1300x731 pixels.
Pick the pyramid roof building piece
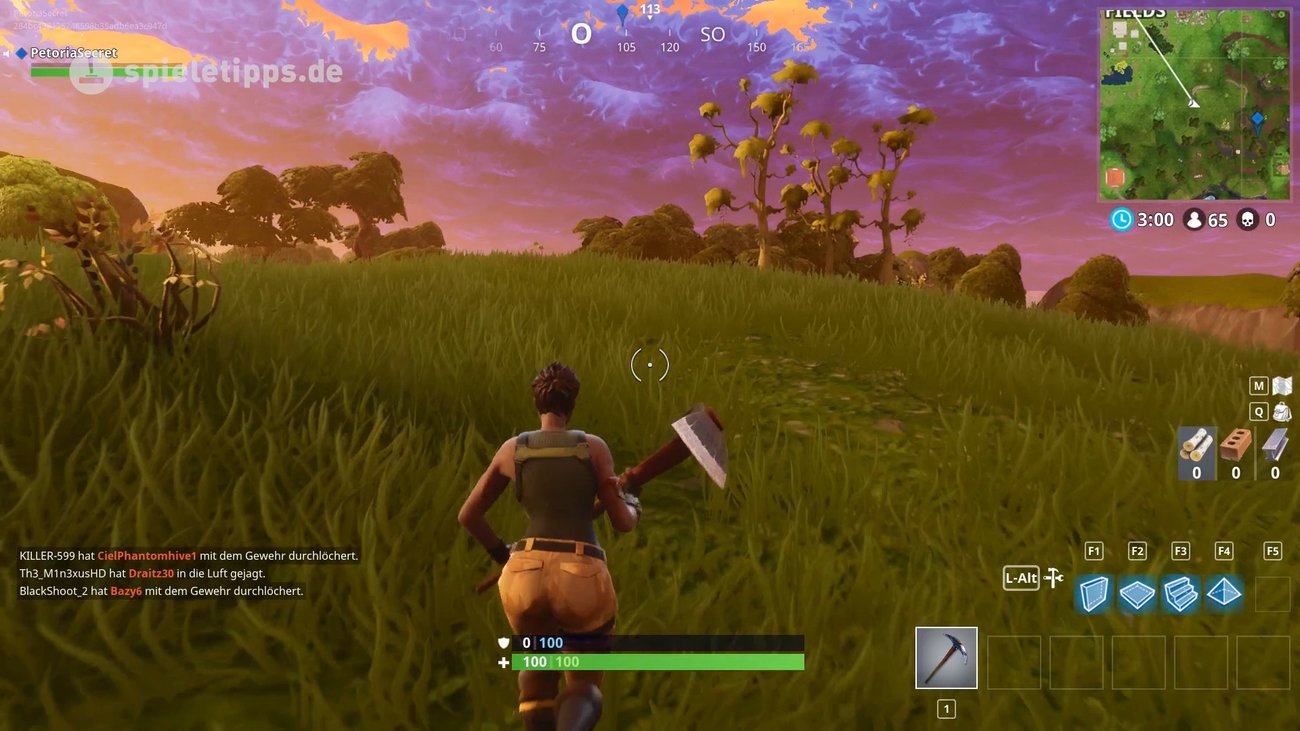click(1224, 593)
